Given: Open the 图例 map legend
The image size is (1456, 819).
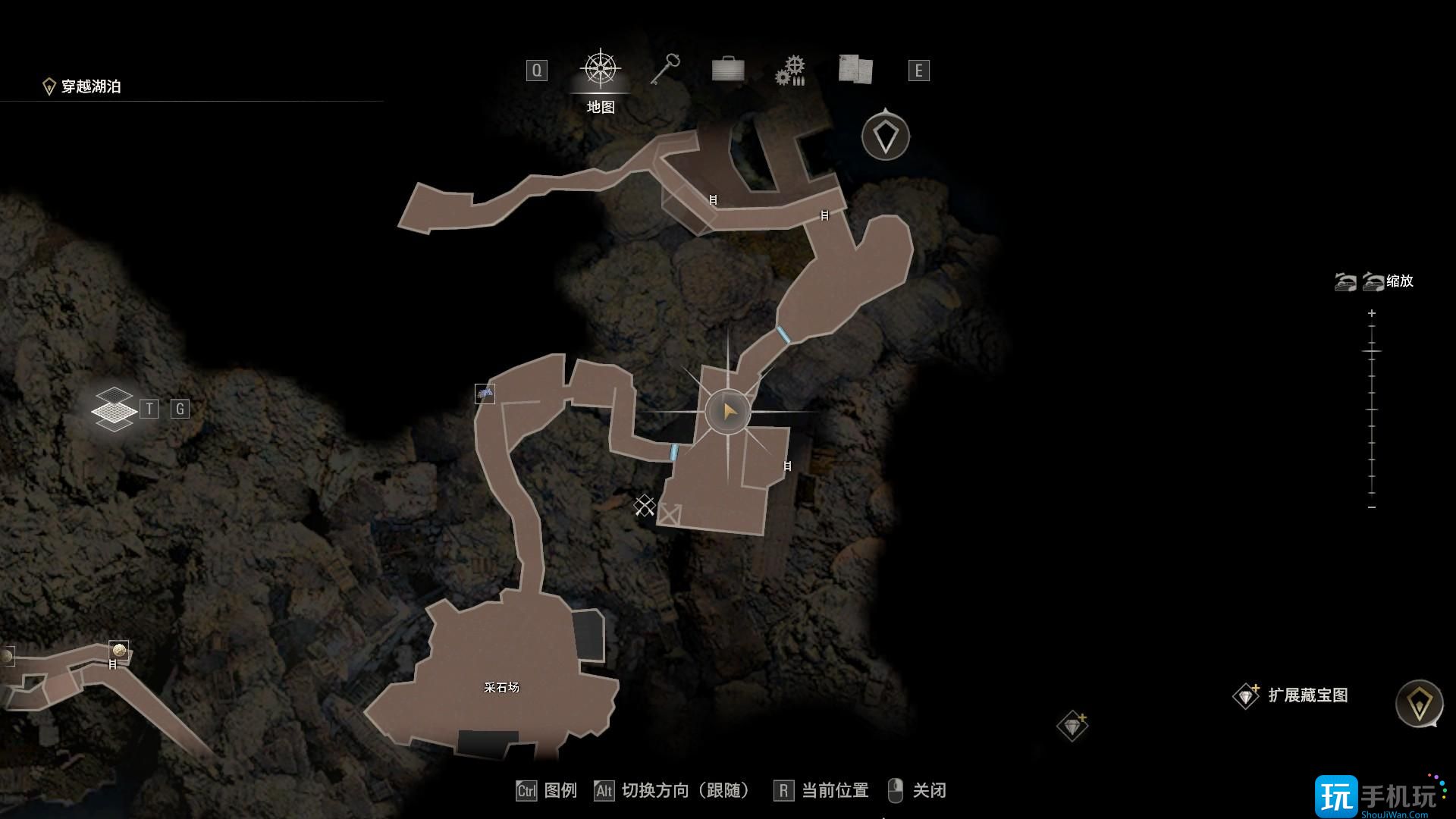Looking at the screenshot, I should (x=560, y=791).
